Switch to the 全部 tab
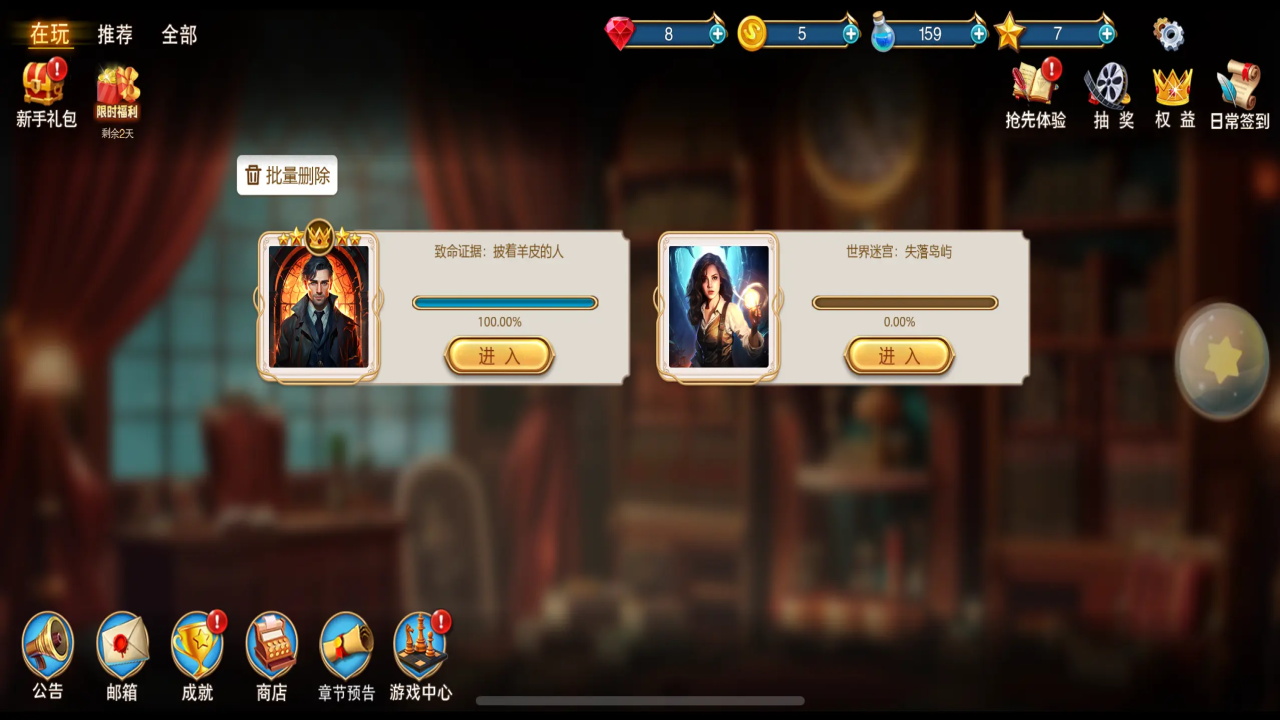 coord(179,35)
